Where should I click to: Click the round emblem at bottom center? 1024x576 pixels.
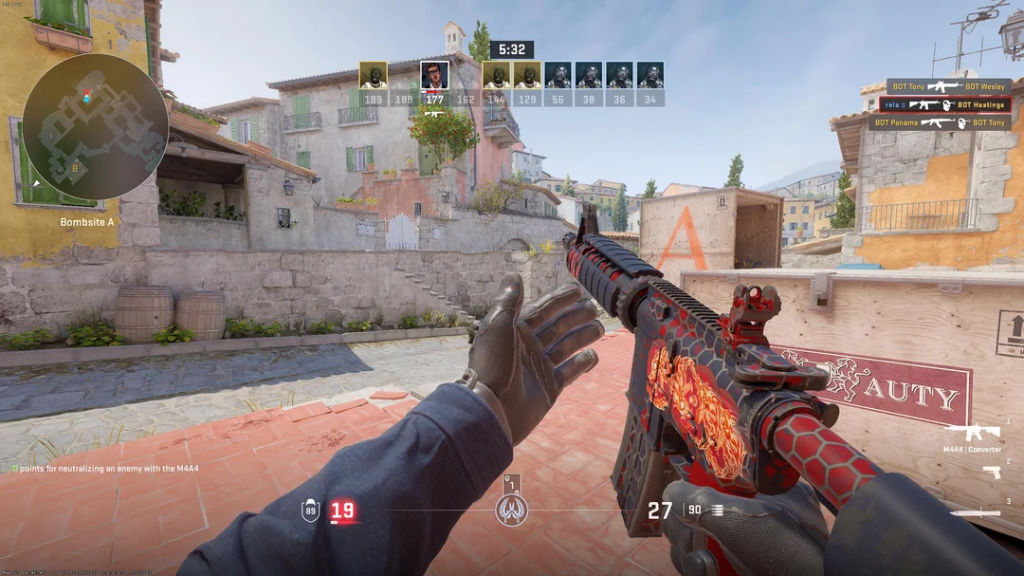511,510
